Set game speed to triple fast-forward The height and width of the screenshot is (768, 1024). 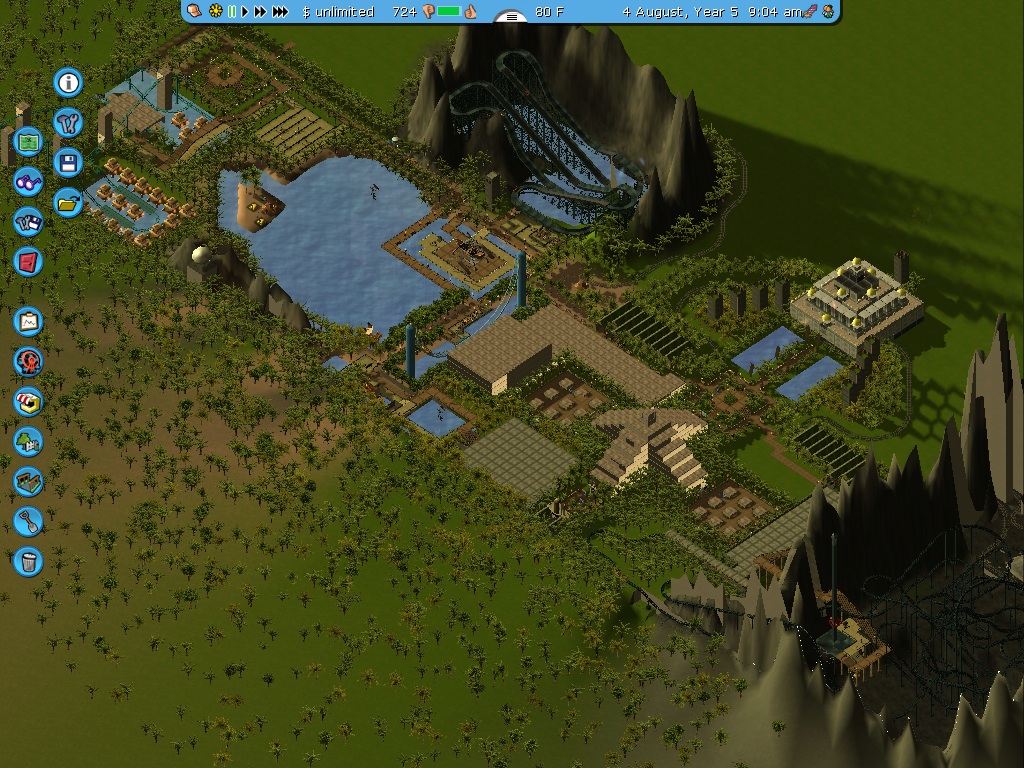point(281,12)
